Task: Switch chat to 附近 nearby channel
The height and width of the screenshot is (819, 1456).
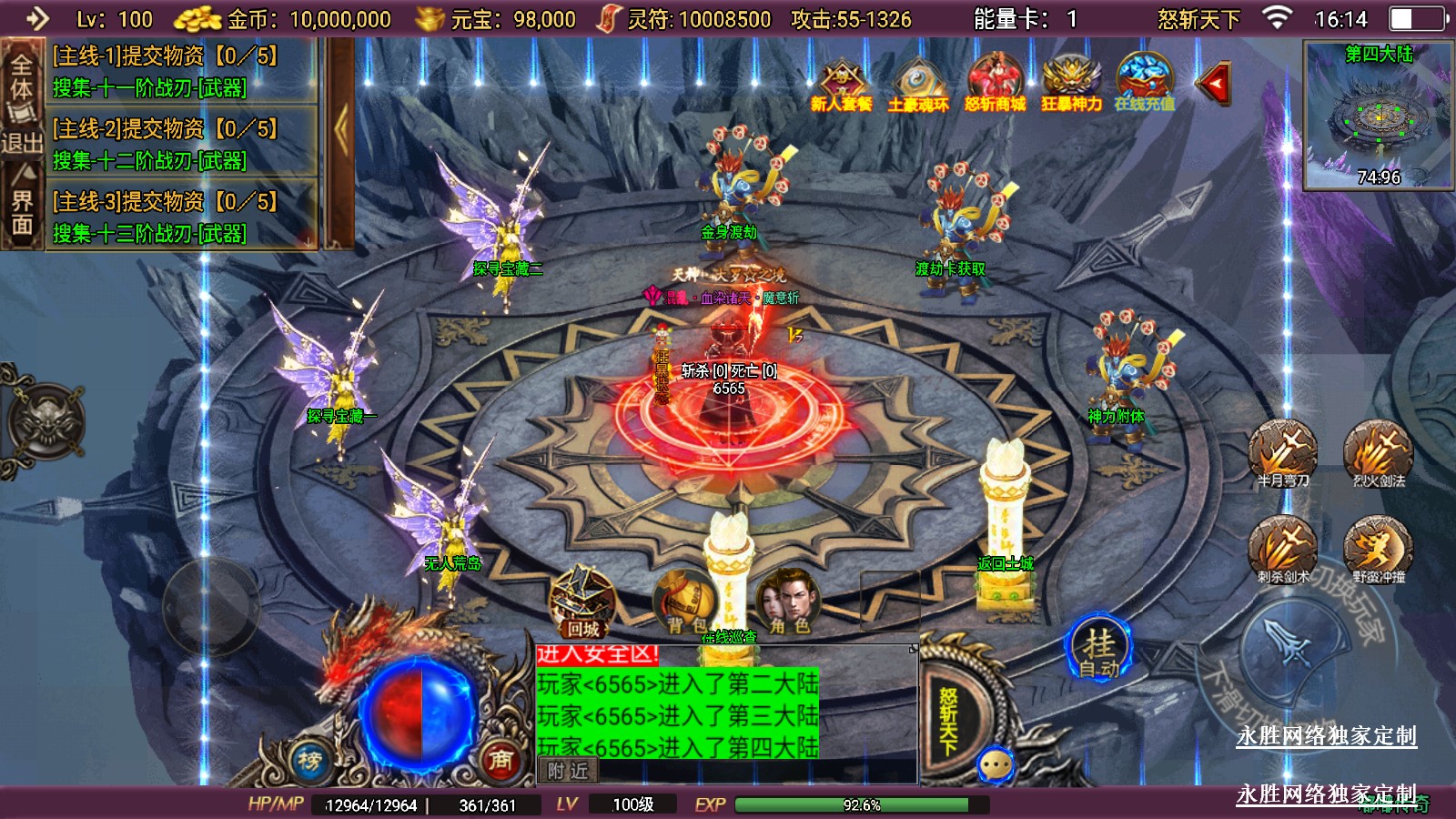Action: [x=568, y=771]
